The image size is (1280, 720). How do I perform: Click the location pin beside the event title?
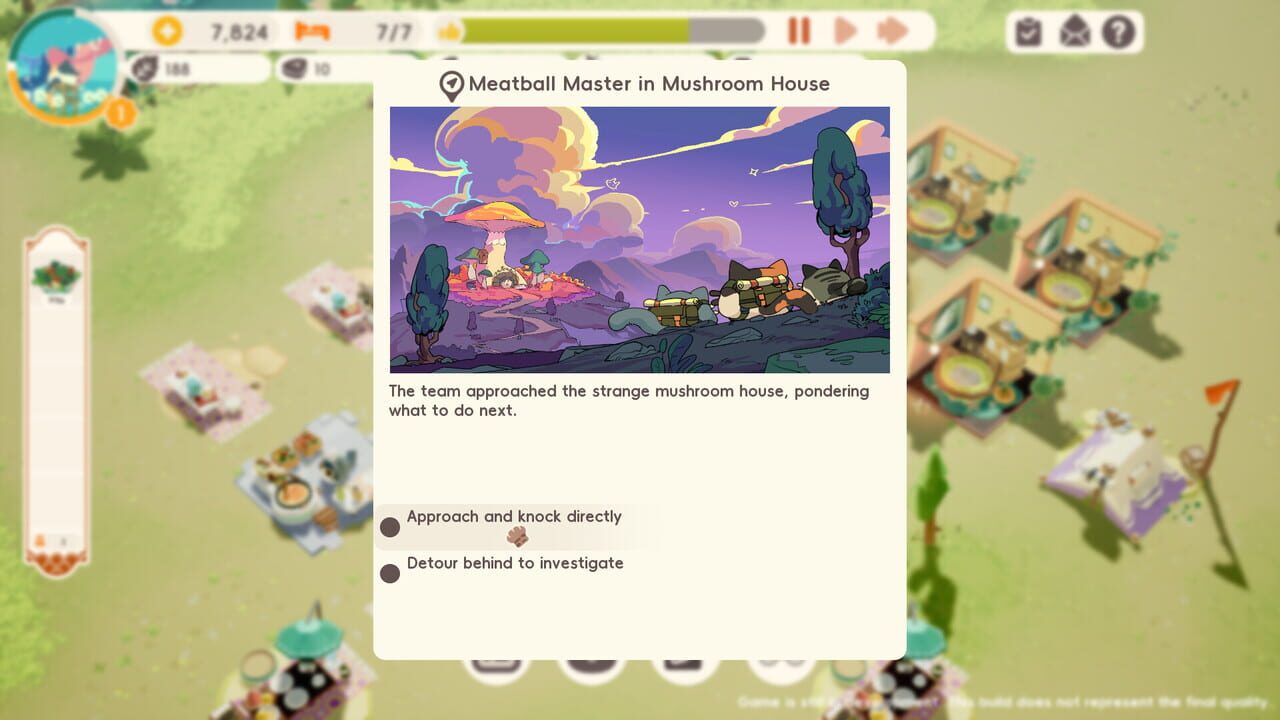pyautogui.click(x=450, y=85)
